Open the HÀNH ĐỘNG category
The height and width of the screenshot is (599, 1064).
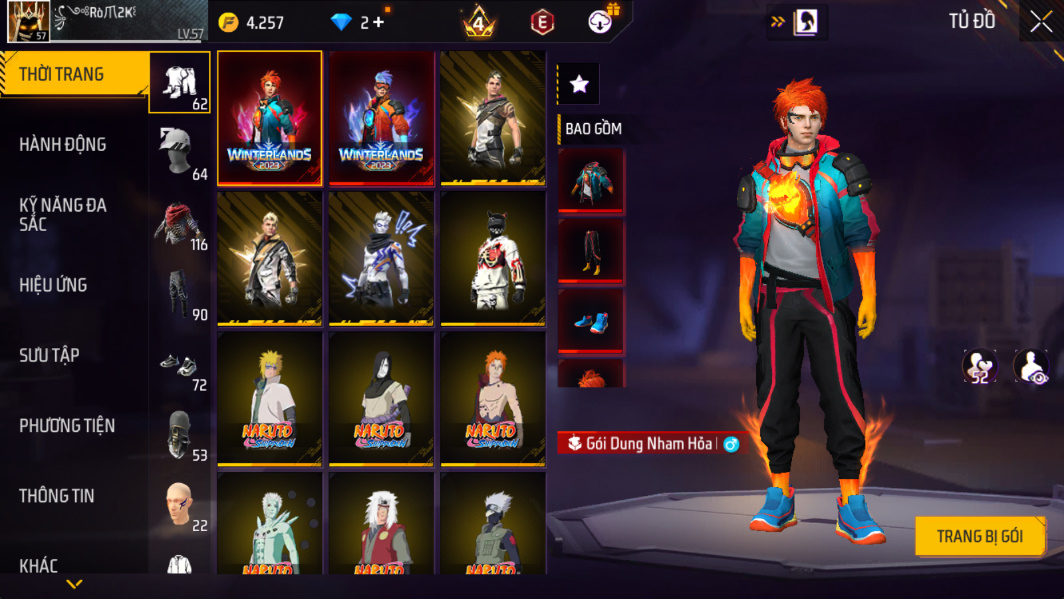[62, 145]
